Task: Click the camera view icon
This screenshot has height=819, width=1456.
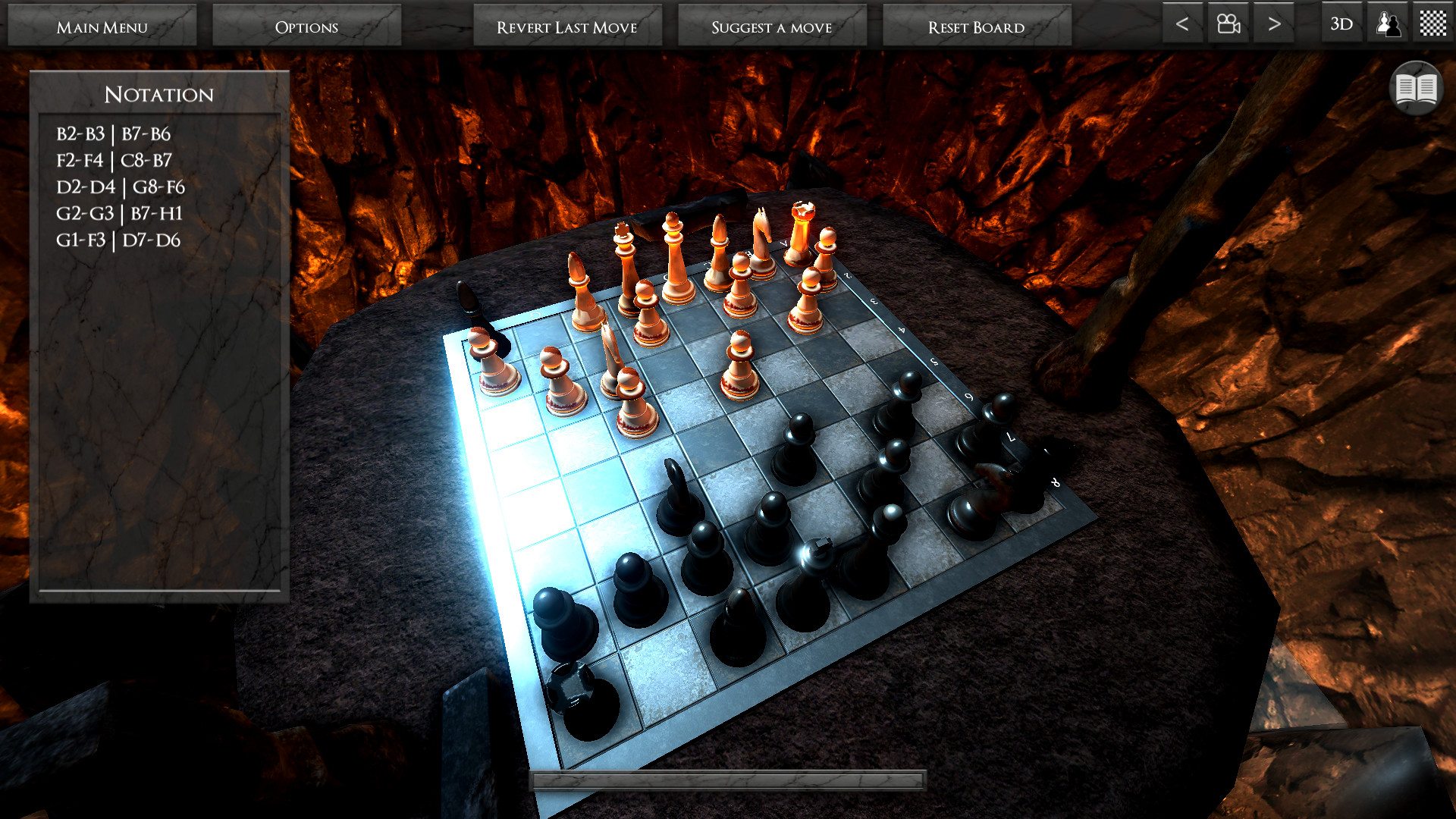Action: [1228, 23]
